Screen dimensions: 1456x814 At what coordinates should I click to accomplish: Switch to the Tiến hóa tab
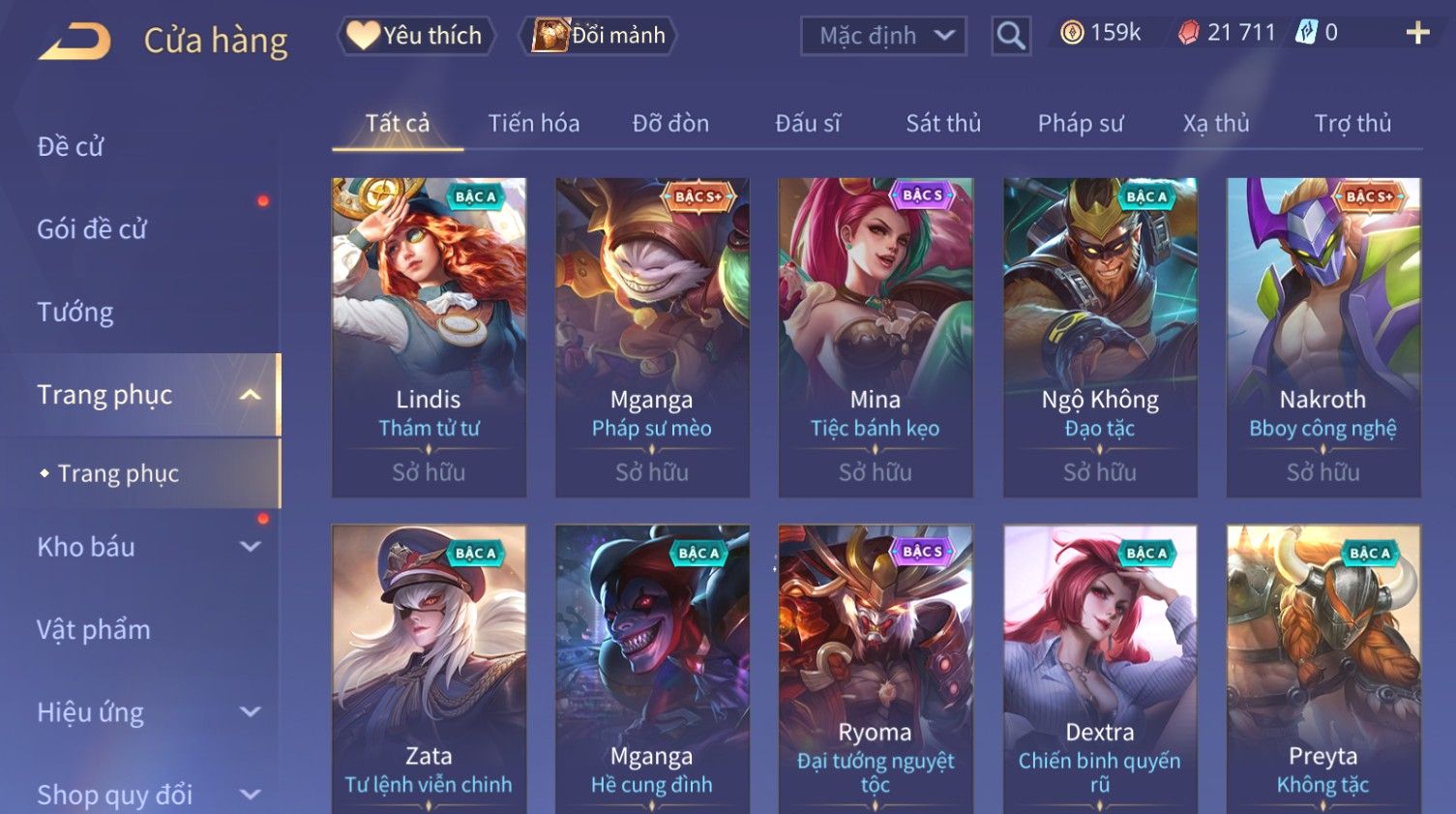(533, 124)
